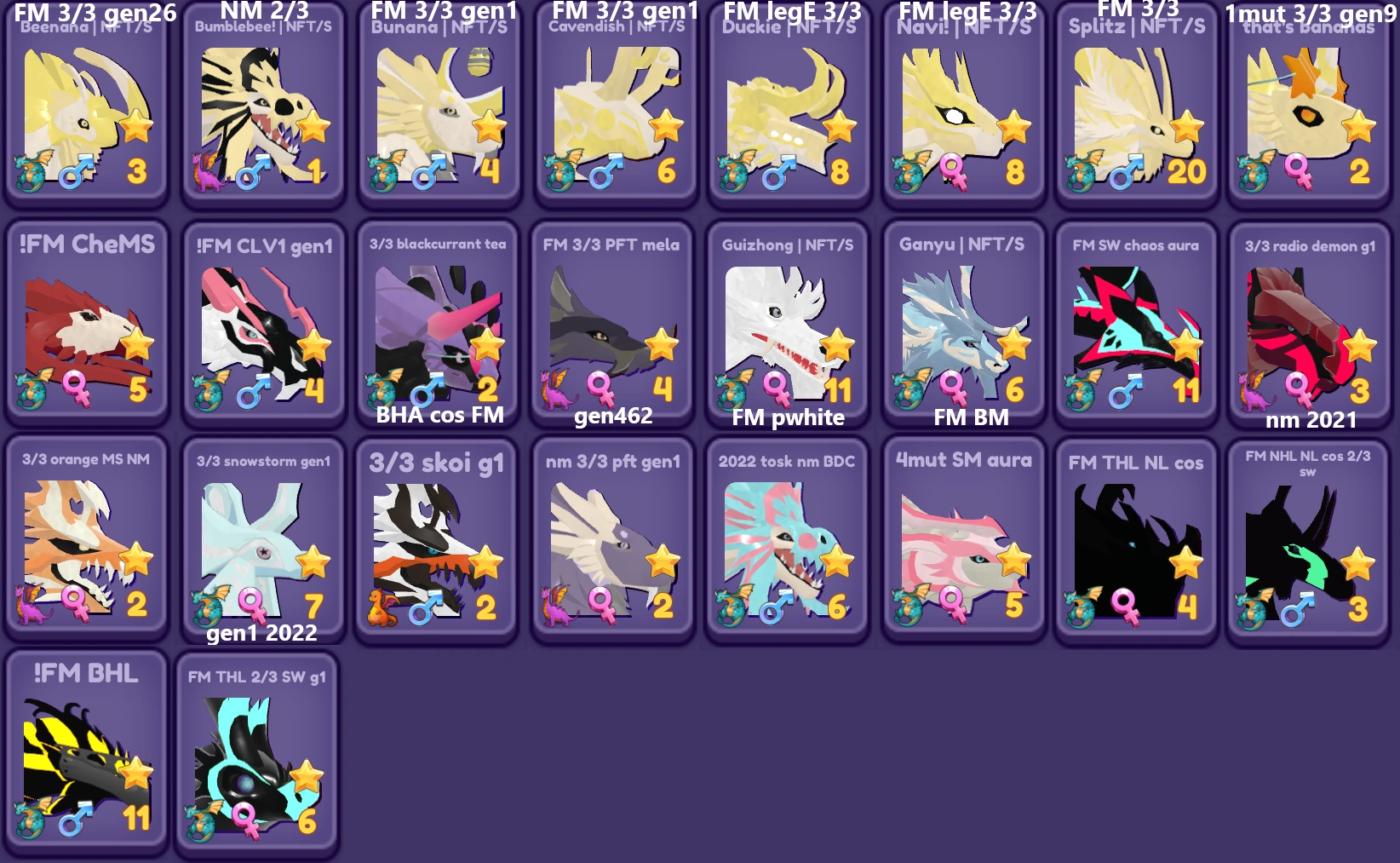
Task: Click the gen462 label
Action: [611, 417]
